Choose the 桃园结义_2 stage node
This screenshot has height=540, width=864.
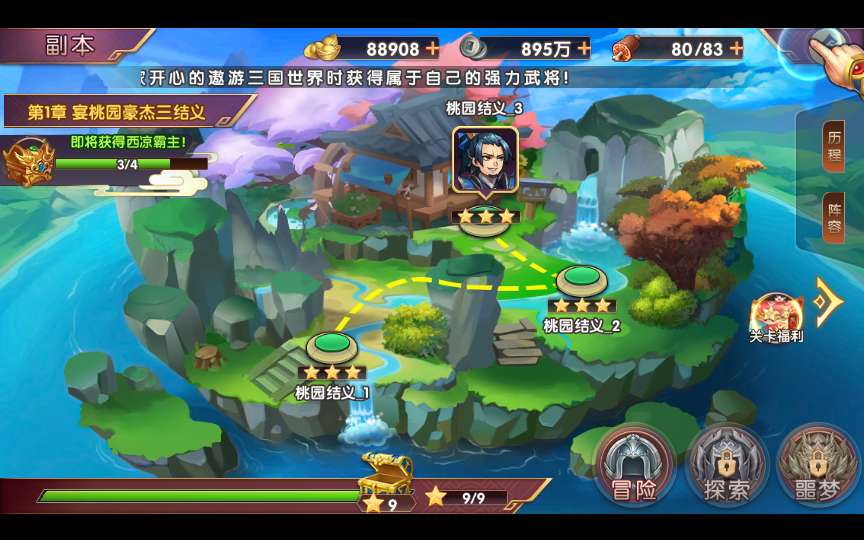(x=581, y=282)
